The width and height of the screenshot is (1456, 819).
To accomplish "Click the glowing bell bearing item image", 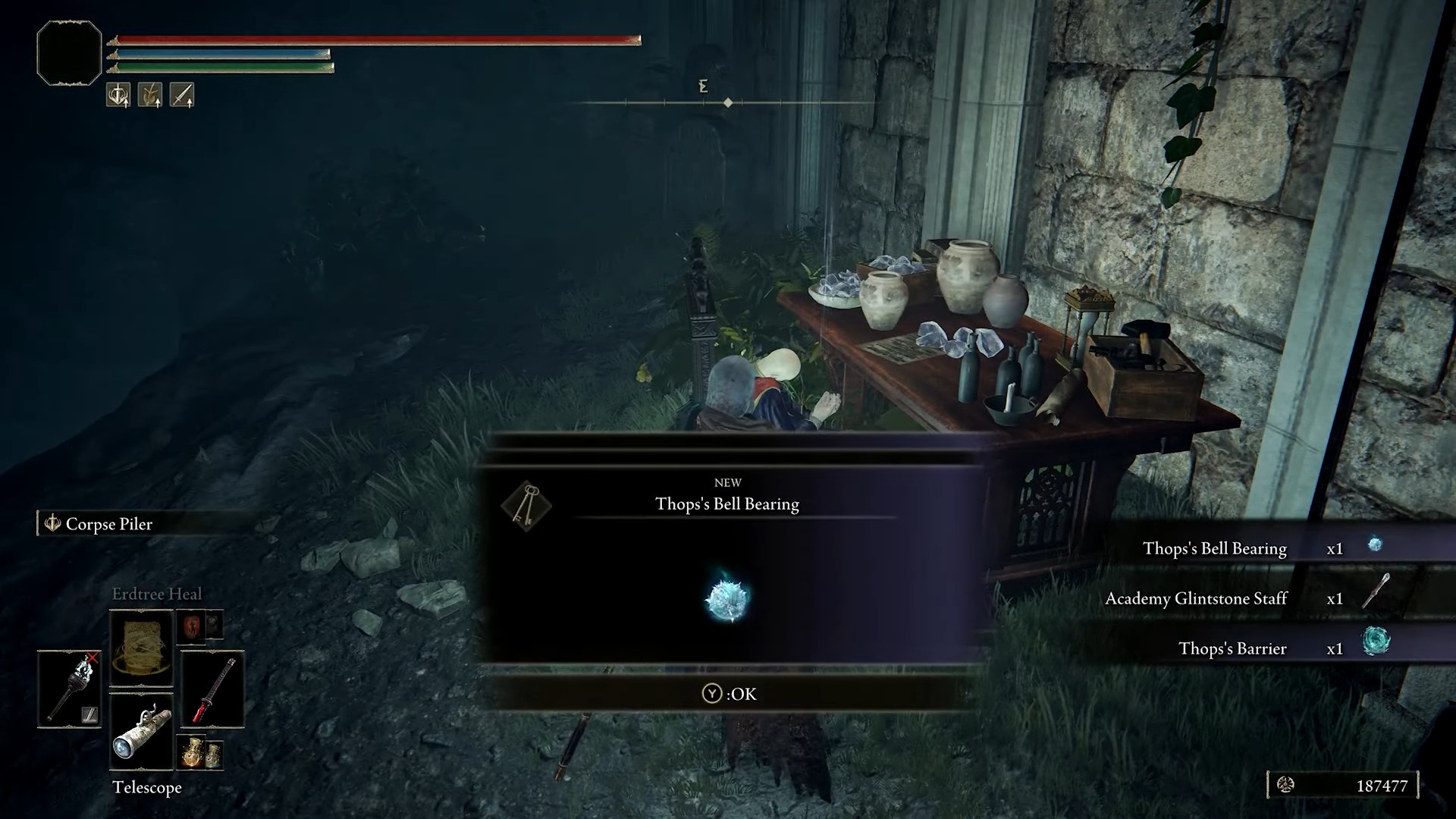I will point(727,598).
